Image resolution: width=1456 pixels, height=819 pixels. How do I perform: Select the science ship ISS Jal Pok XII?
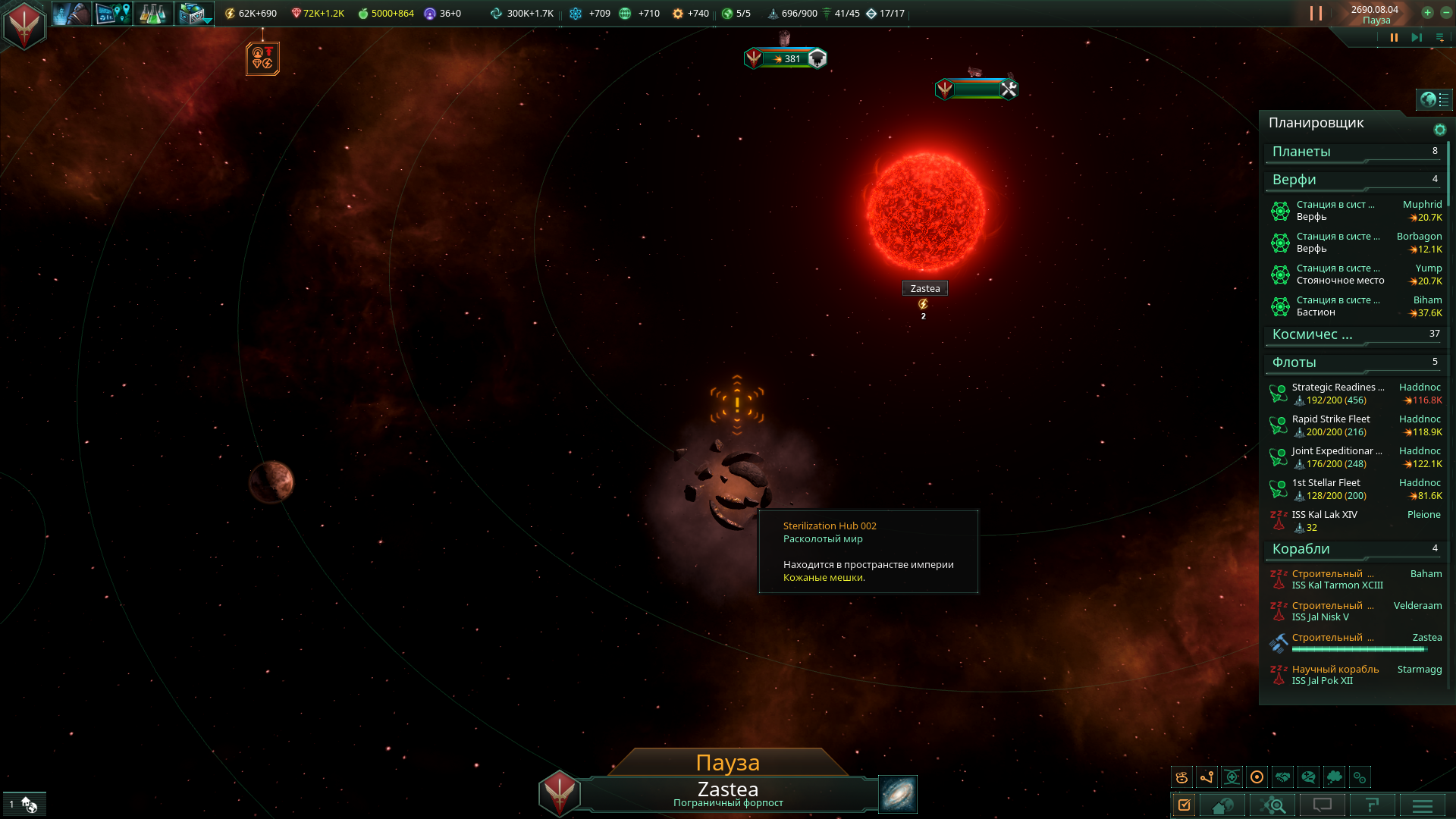point(1354,675)
